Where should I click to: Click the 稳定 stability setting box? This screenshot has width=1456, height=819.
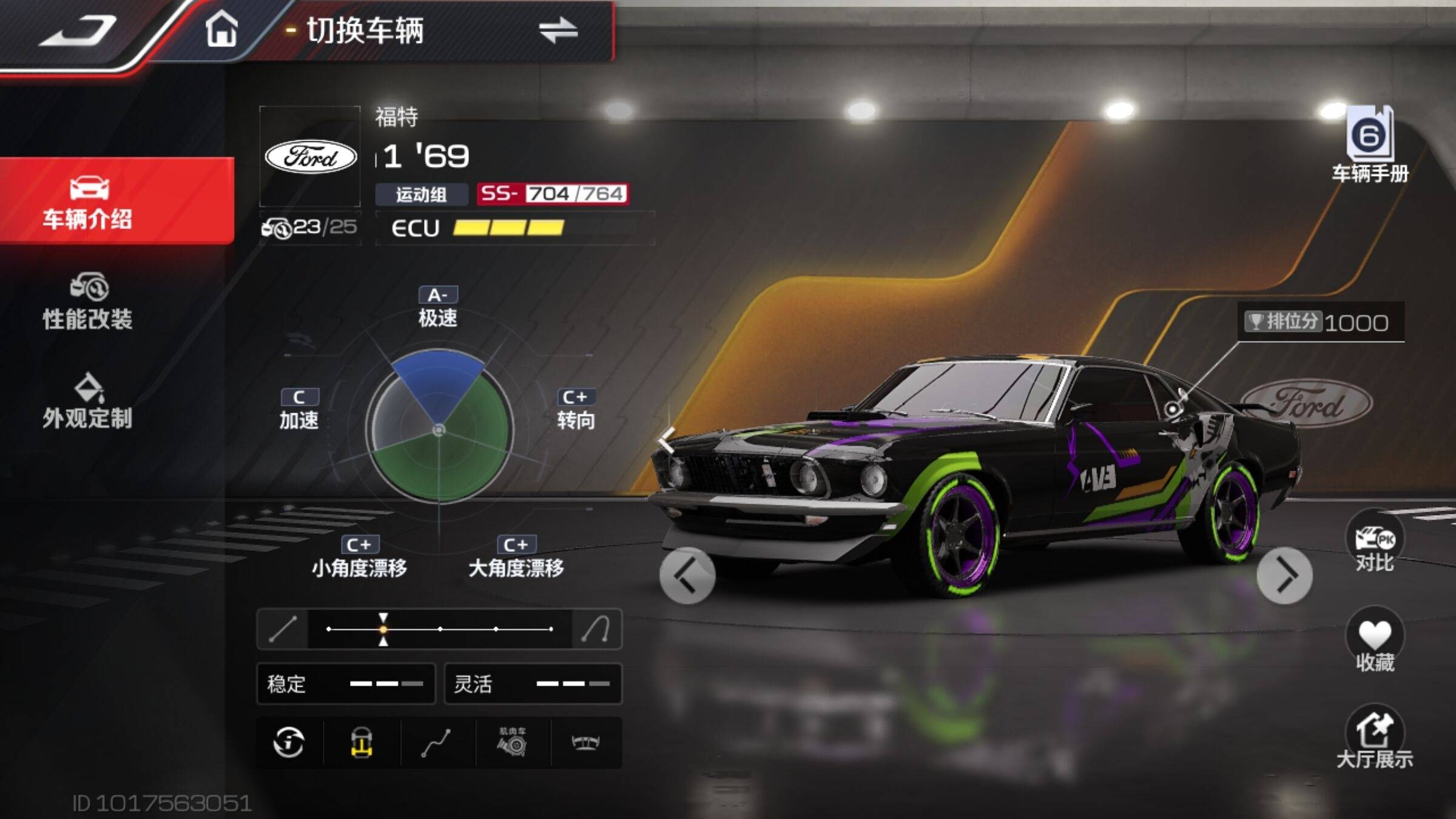[x=346, y=684]
